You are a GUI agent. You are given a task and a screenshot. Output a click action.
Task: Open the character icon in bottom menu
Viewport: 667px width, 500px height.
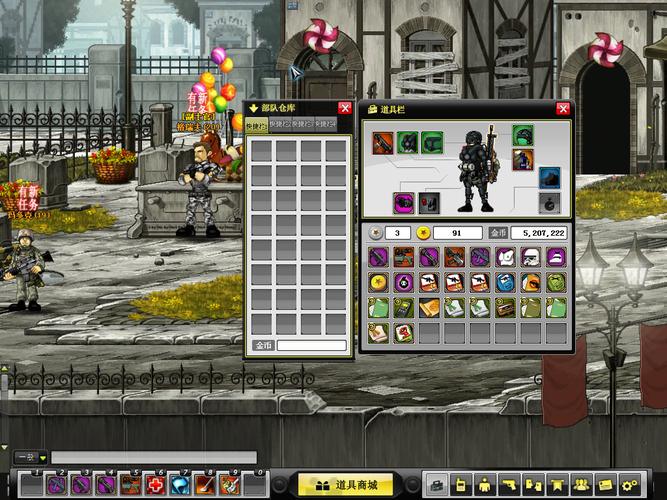pos(483,485)
